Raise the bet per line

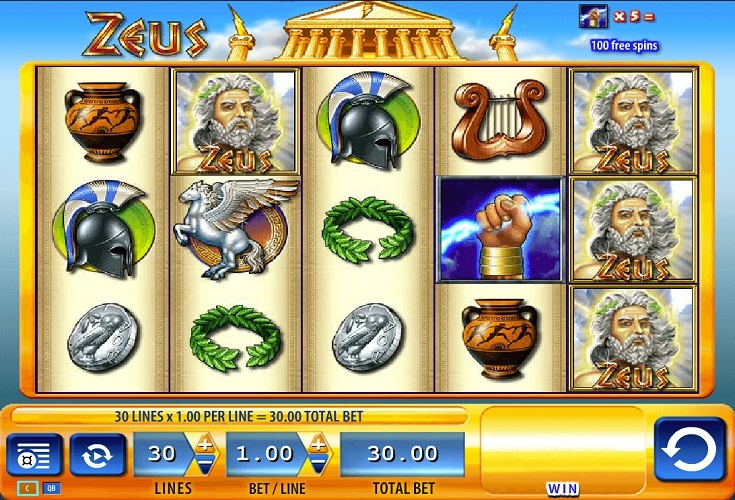318,444
